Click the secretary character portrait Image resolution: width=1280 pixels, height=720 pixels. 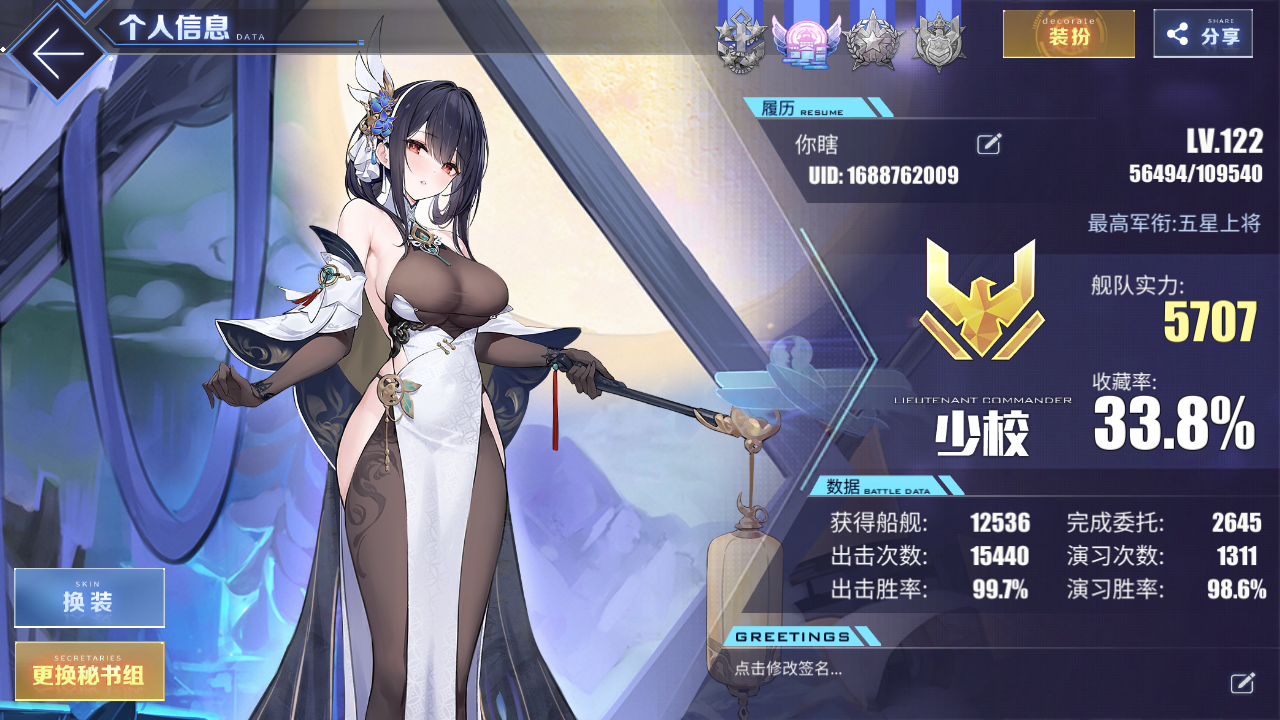430,350
